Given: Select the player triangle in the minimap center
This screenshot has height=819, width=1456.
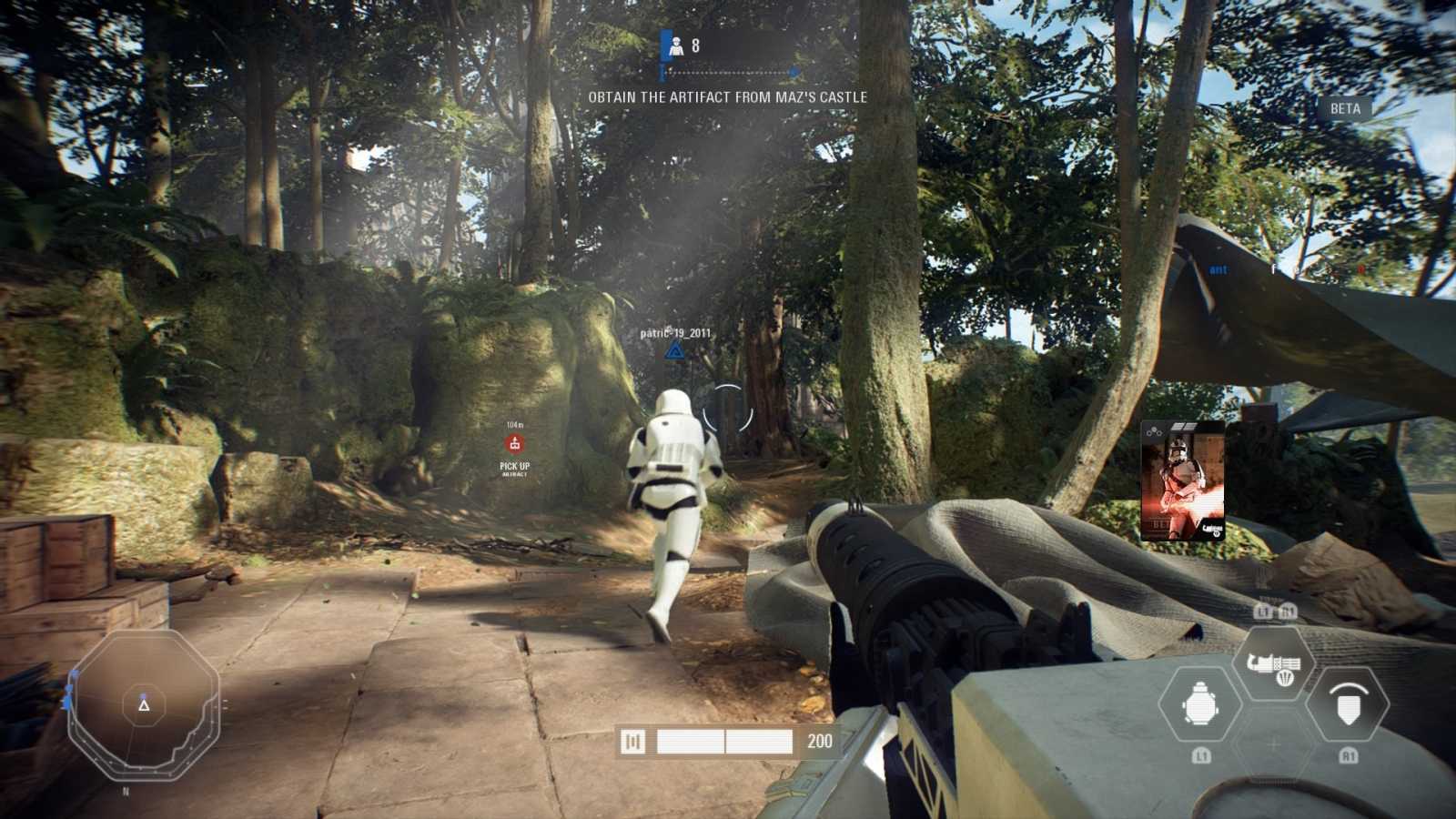Looking at the screenshot, I should pyautogui.click(x=142, y=706).
